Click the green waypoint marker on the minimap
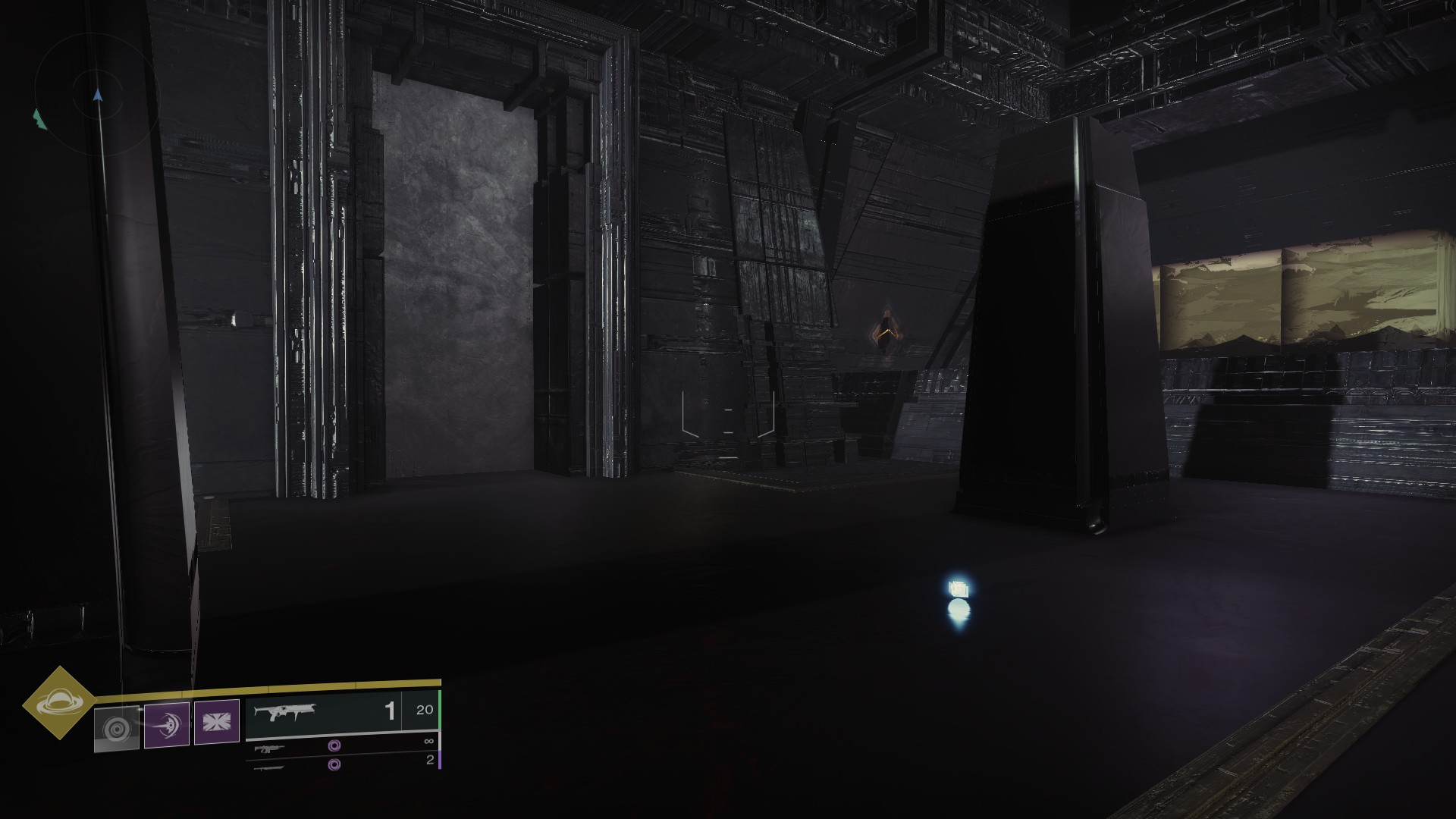 coord(39,119)
